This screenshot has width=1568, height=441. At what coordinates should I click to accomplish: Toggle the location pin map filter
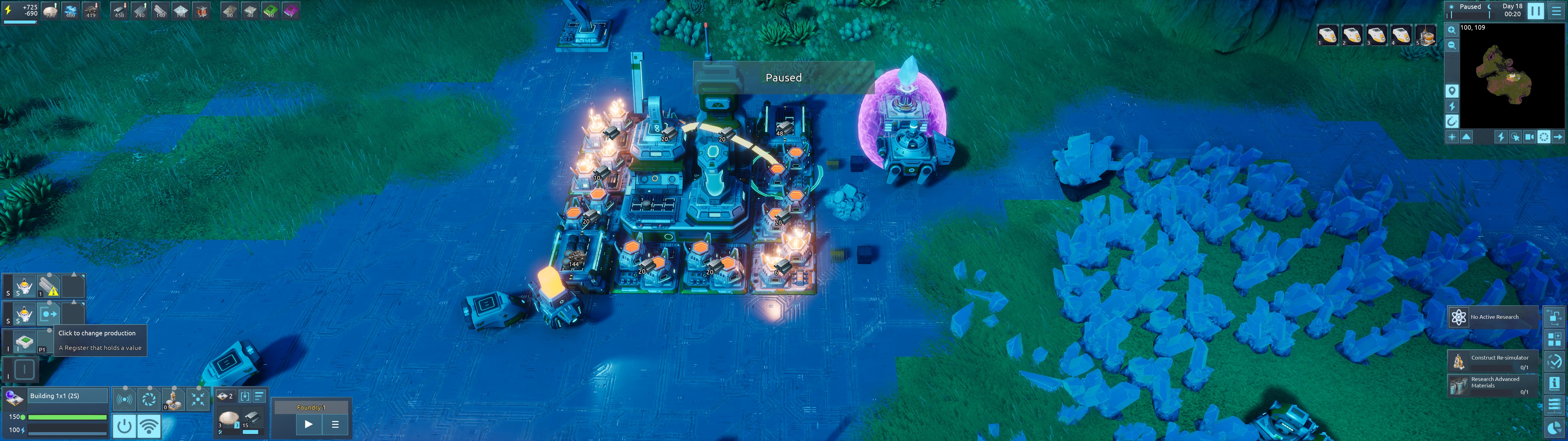point(1452,91)
